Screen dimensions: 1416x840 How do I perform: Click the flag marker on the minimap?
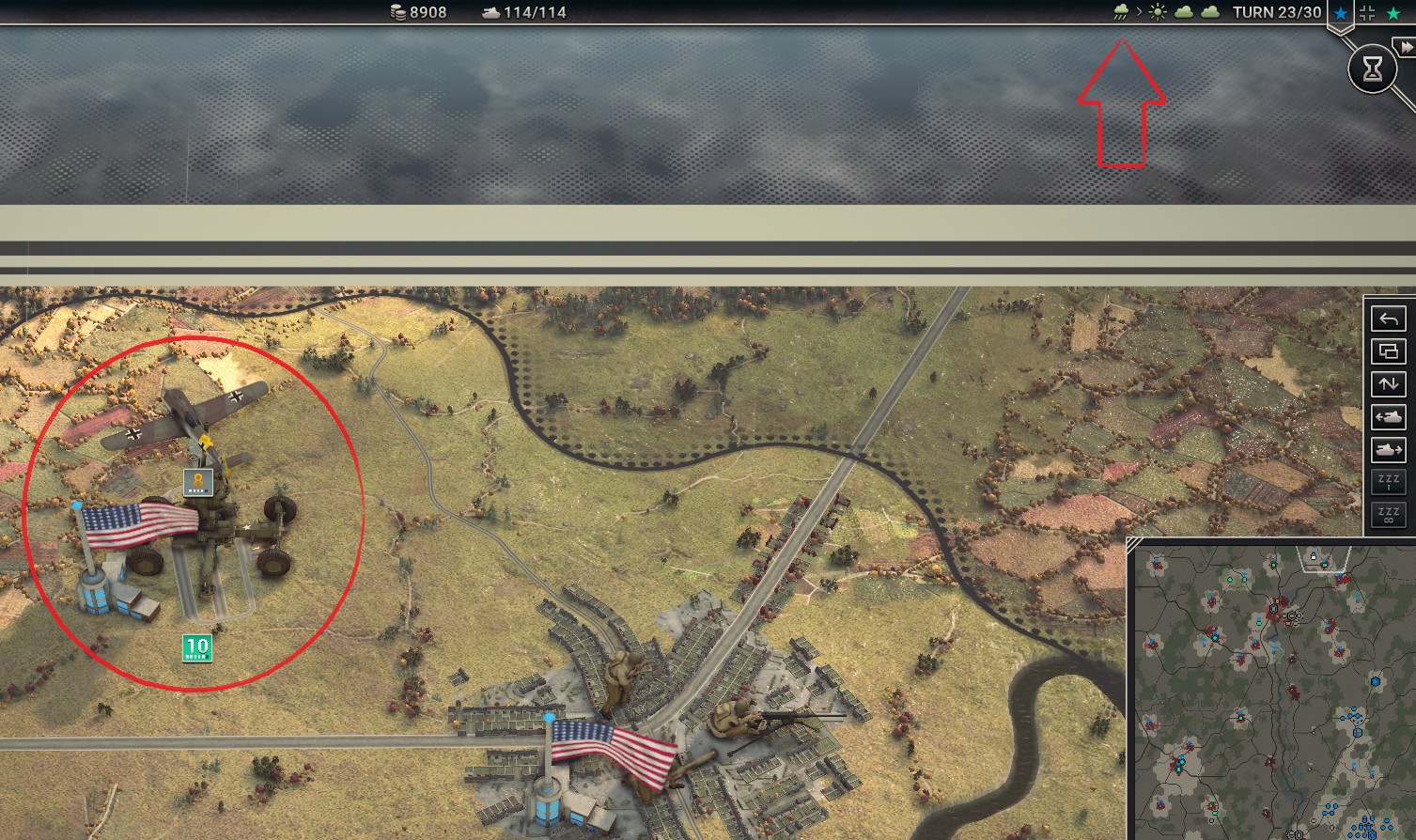(x=1314, y=556)
